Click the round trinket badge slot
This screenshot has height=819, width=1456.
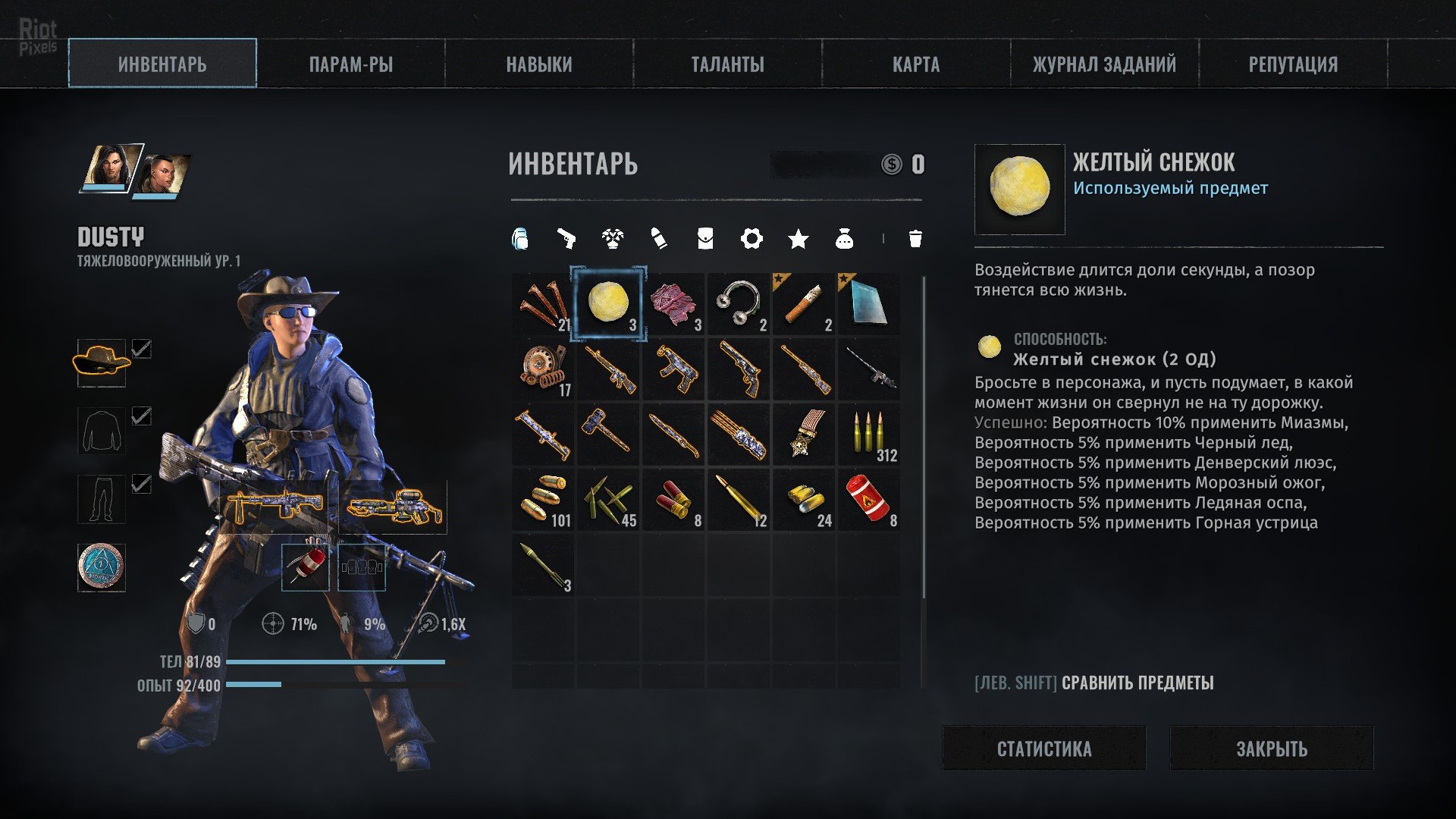(x=102, y=566)
